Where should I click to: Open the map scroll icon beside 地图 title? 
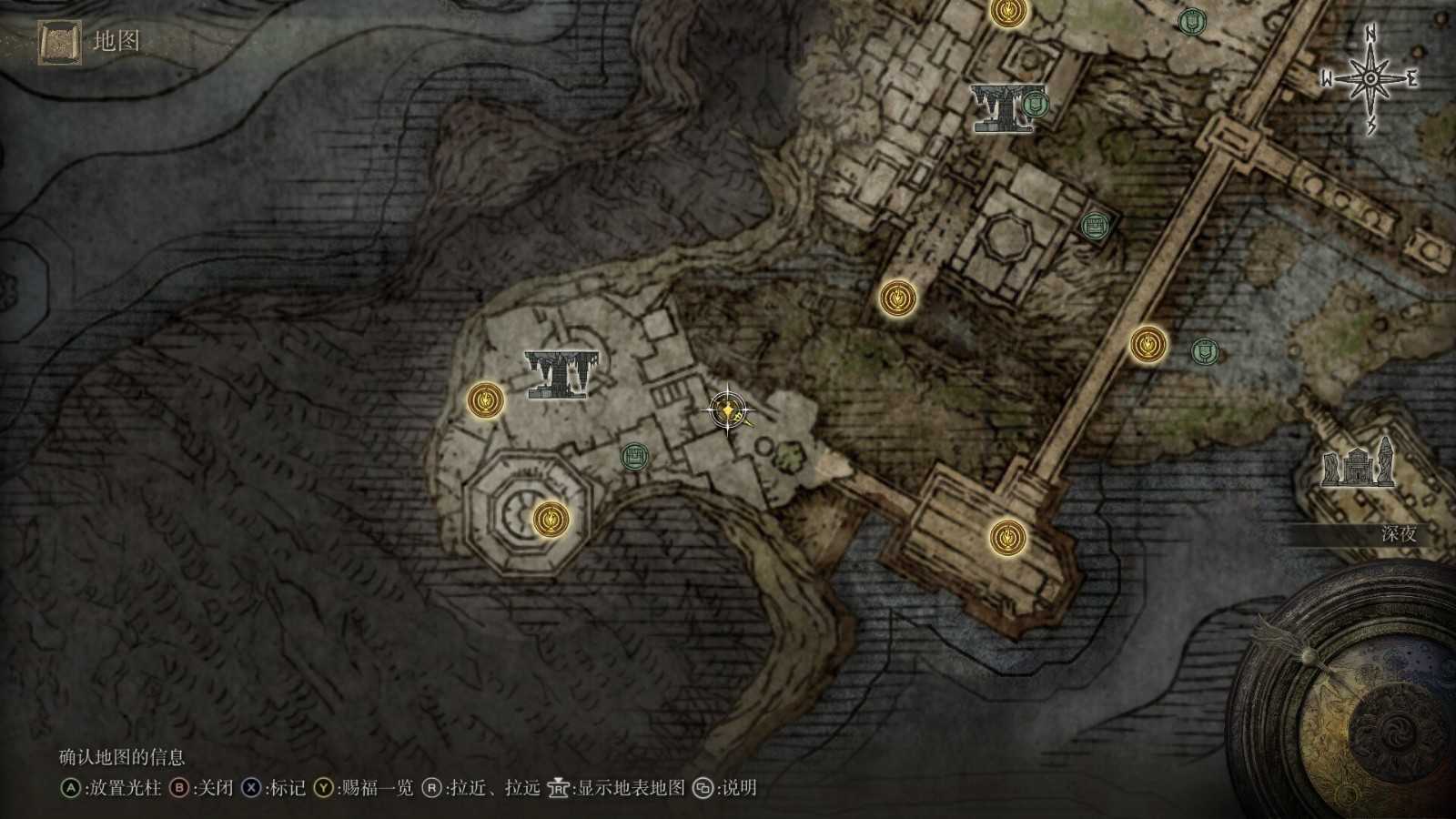pos(56,38)
